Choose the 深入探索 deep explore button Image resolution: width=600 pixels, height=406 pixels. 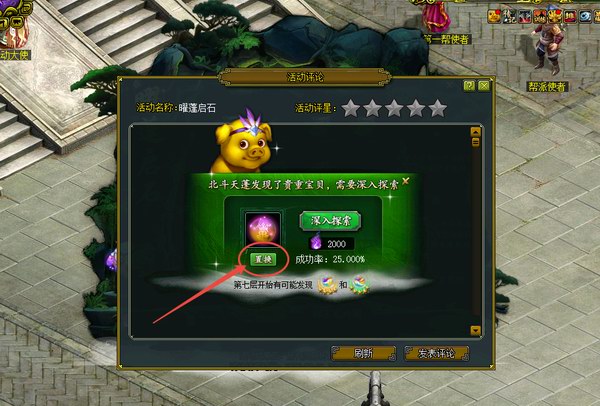(x=330, y=220)
